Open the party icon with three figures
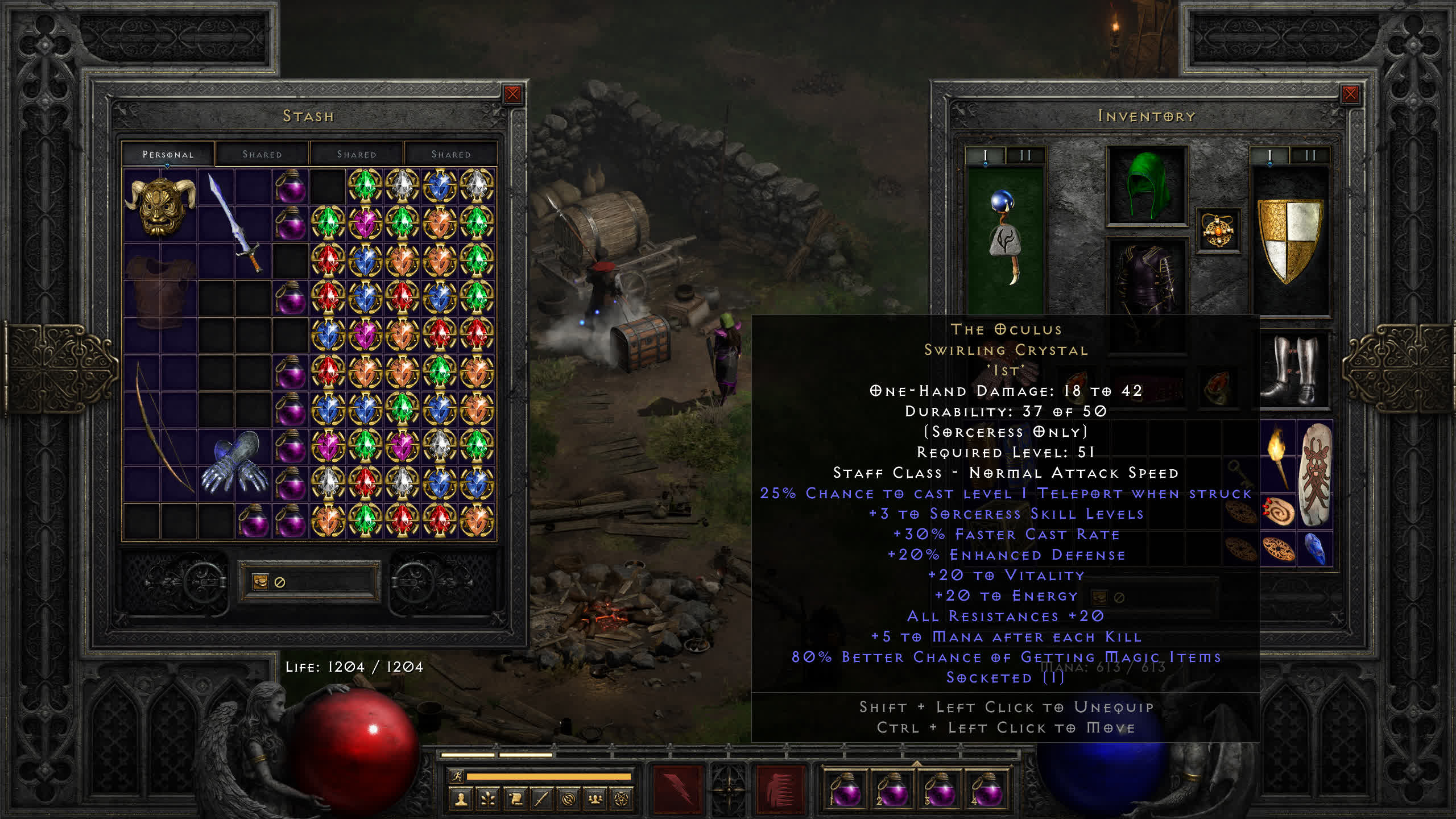This screenshot has width=1456, height=819. coord(595,800)
